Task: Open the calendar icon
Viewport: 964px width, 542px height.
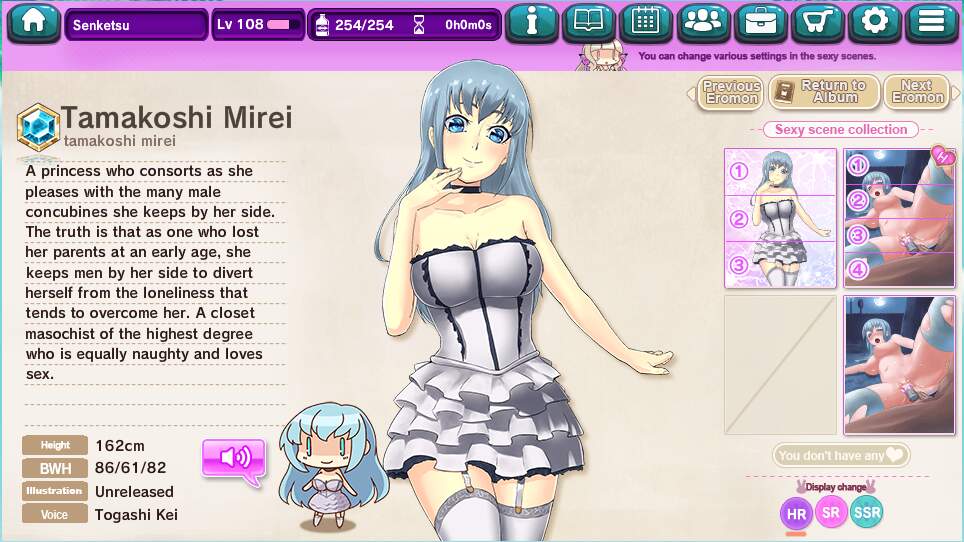Action: point(646,23)
